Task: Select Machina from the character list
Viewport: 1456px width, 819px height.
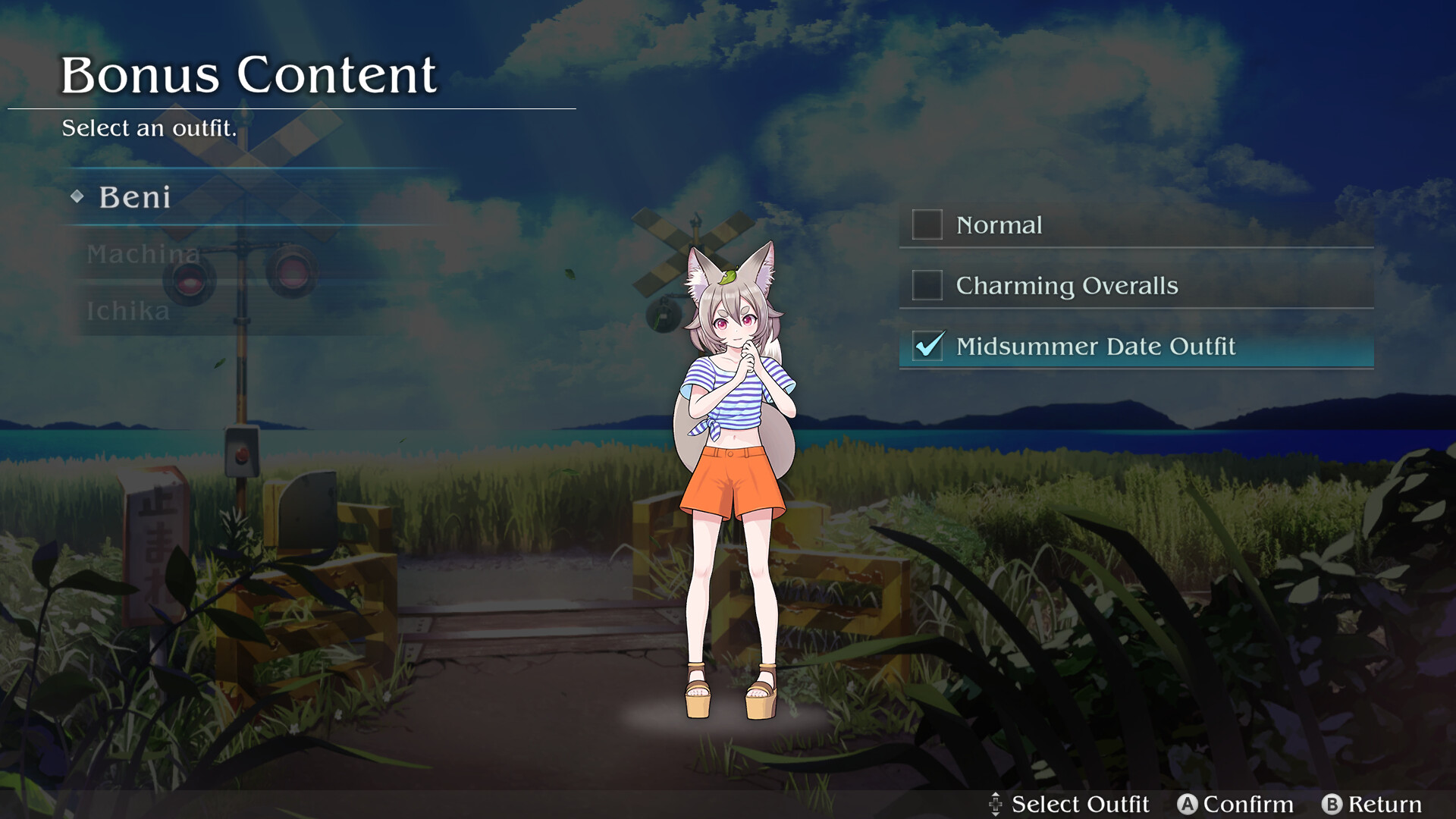Action: click(144, 255)
